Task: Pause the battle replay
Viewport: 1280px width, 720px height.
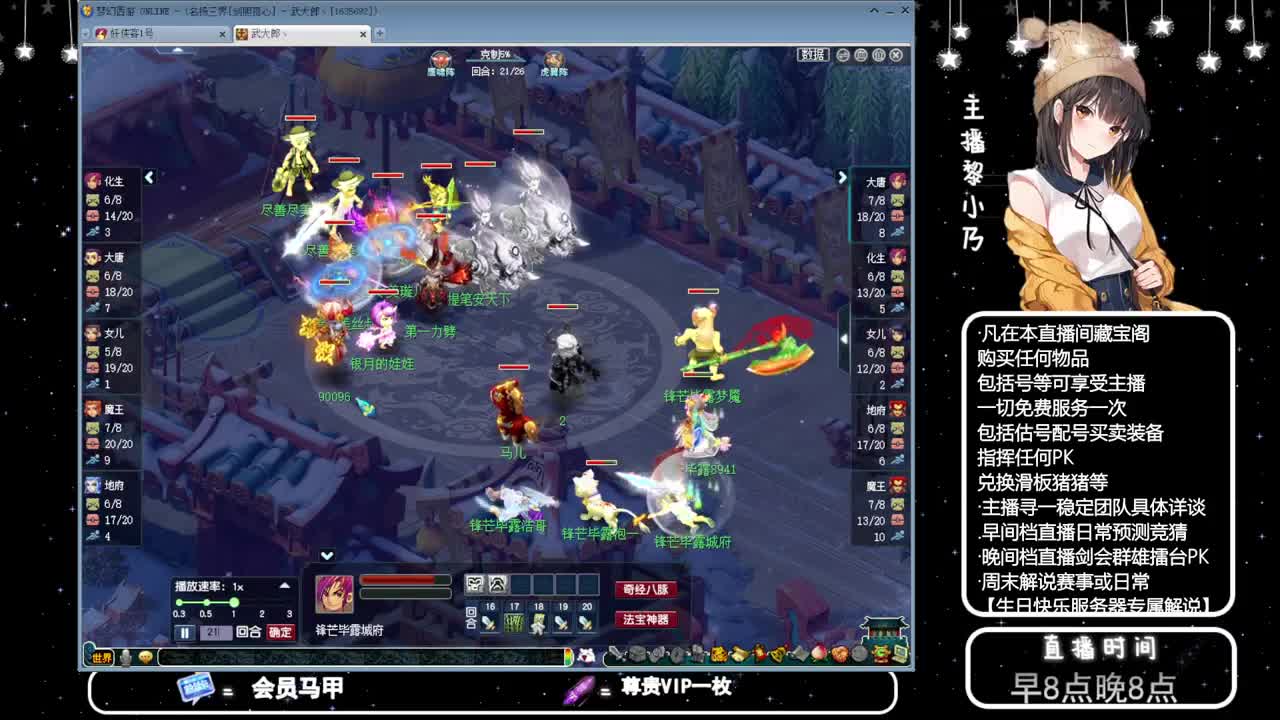Action: click(x=183, y=630)
